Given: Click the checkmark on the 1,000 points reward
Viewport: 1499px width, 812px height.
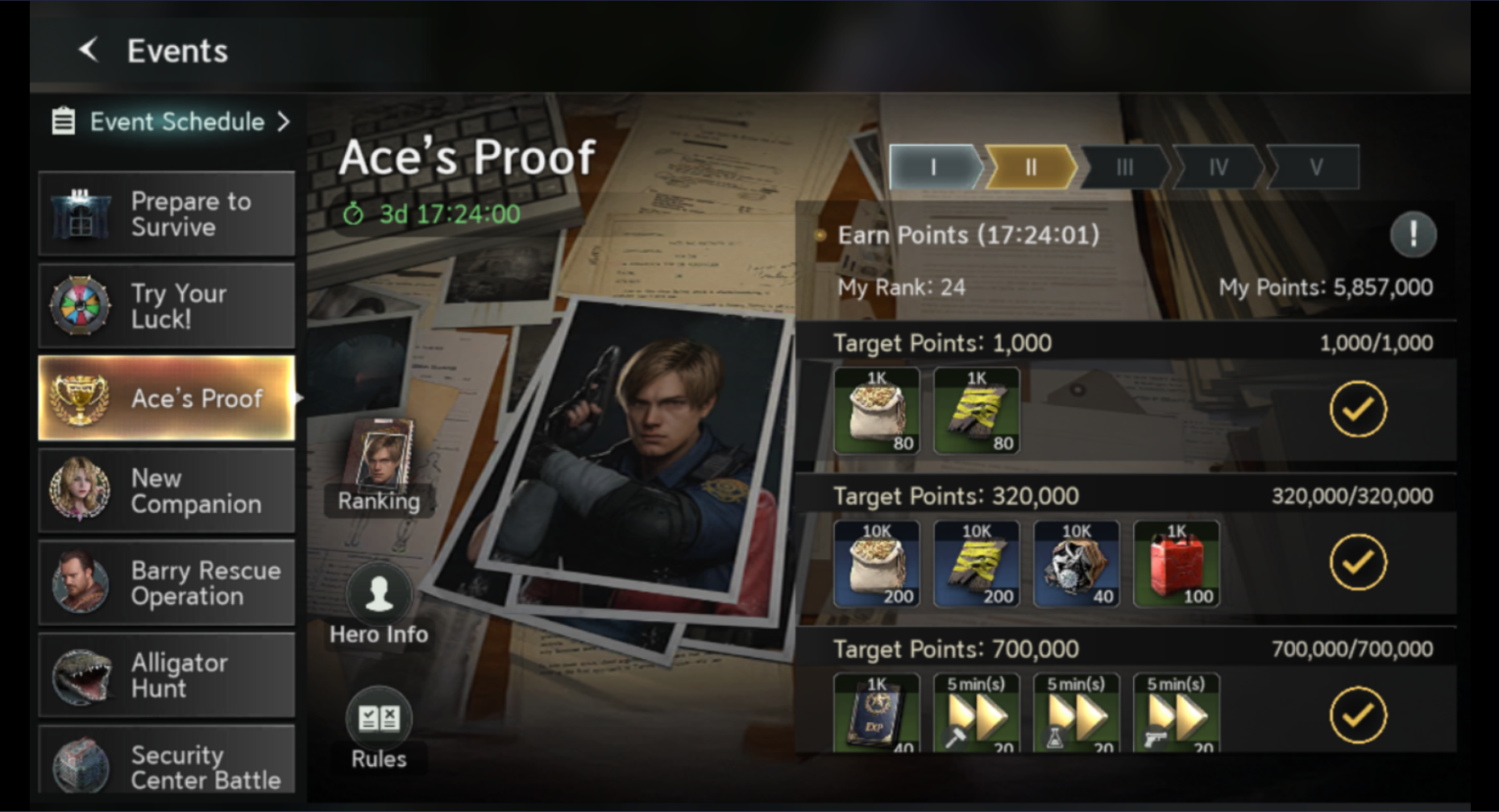Looking at the screenshot, I should pos(1356,409).
